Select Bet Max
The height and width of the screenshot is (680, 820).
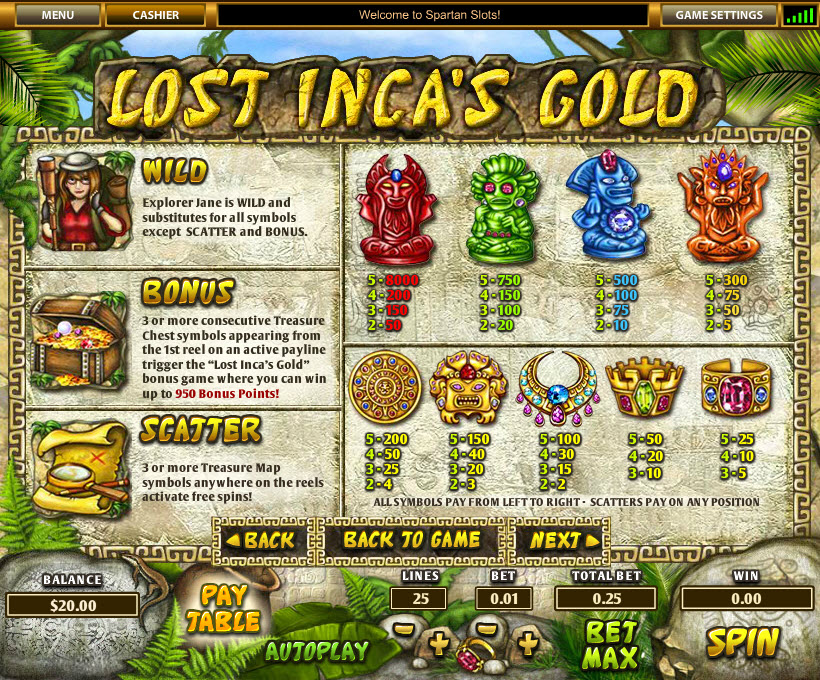(x=611, y=644)
